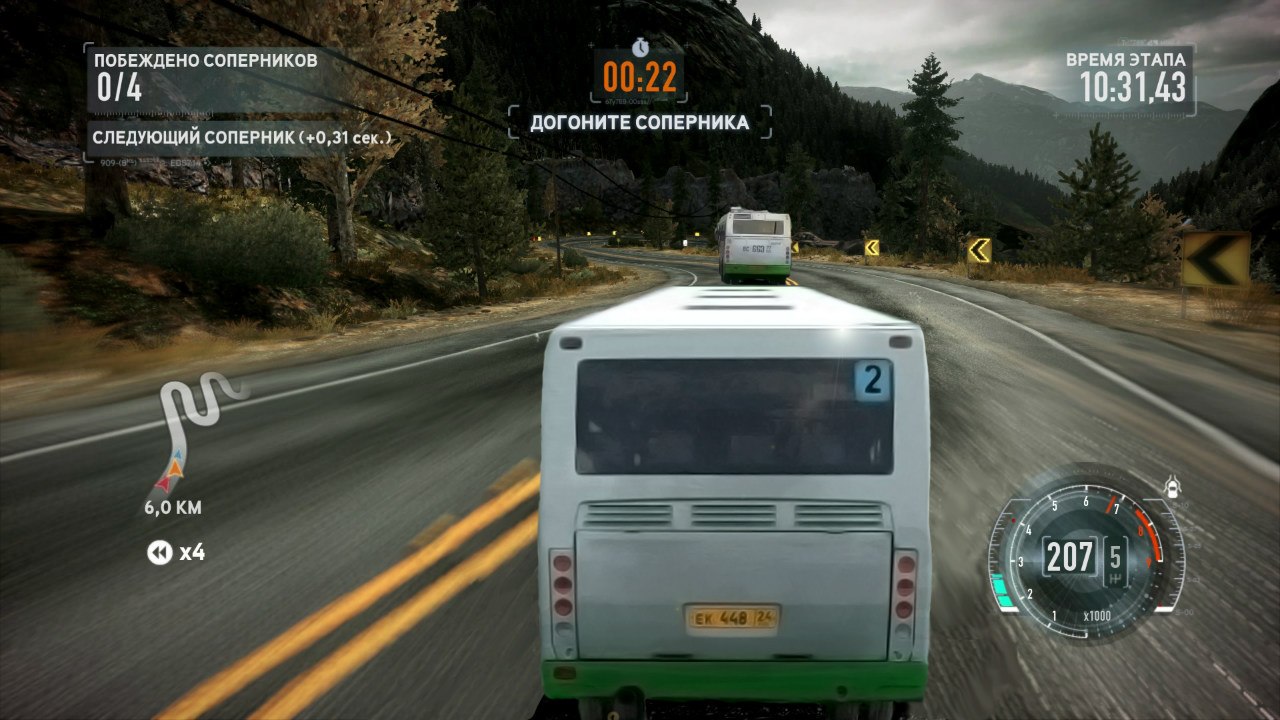This screenshot has width=1280, height=720.
Task: Select the rewind icon beside x4
Action: tap(159, 552)
